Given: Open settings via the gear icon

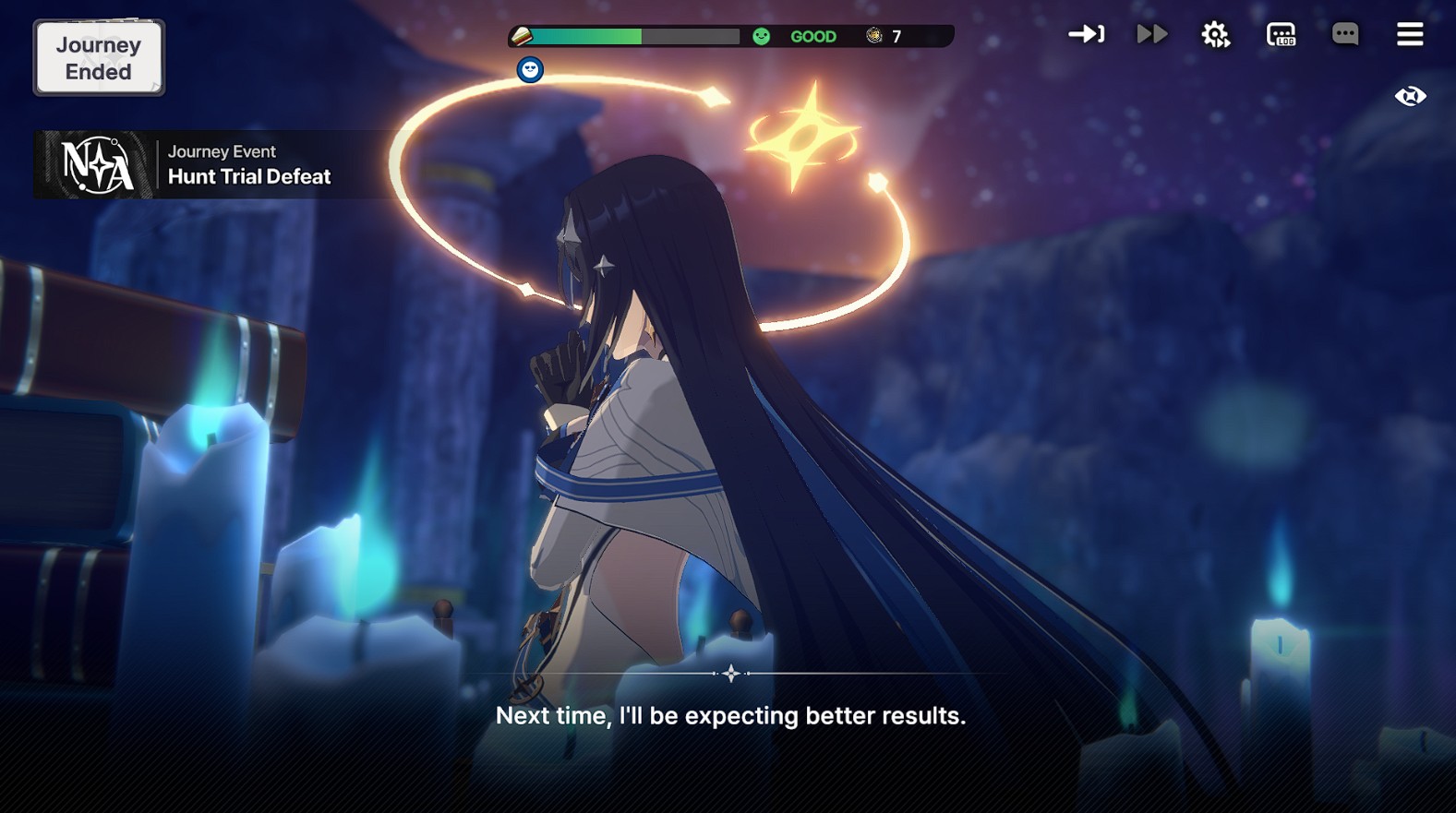Looking at the screenshot, I should [1215, 35].
